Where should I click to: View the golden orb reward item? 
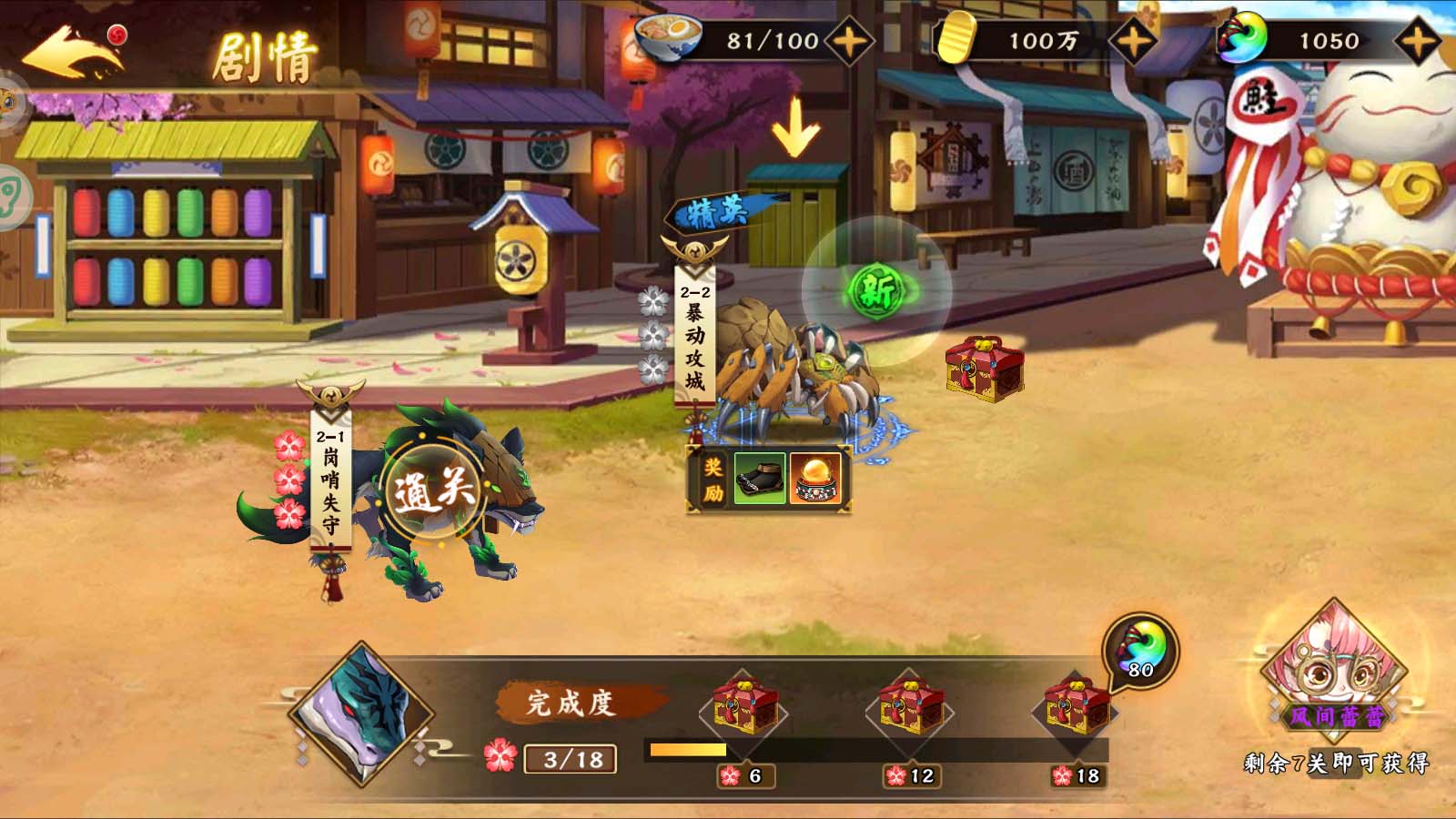coord(815,479)
